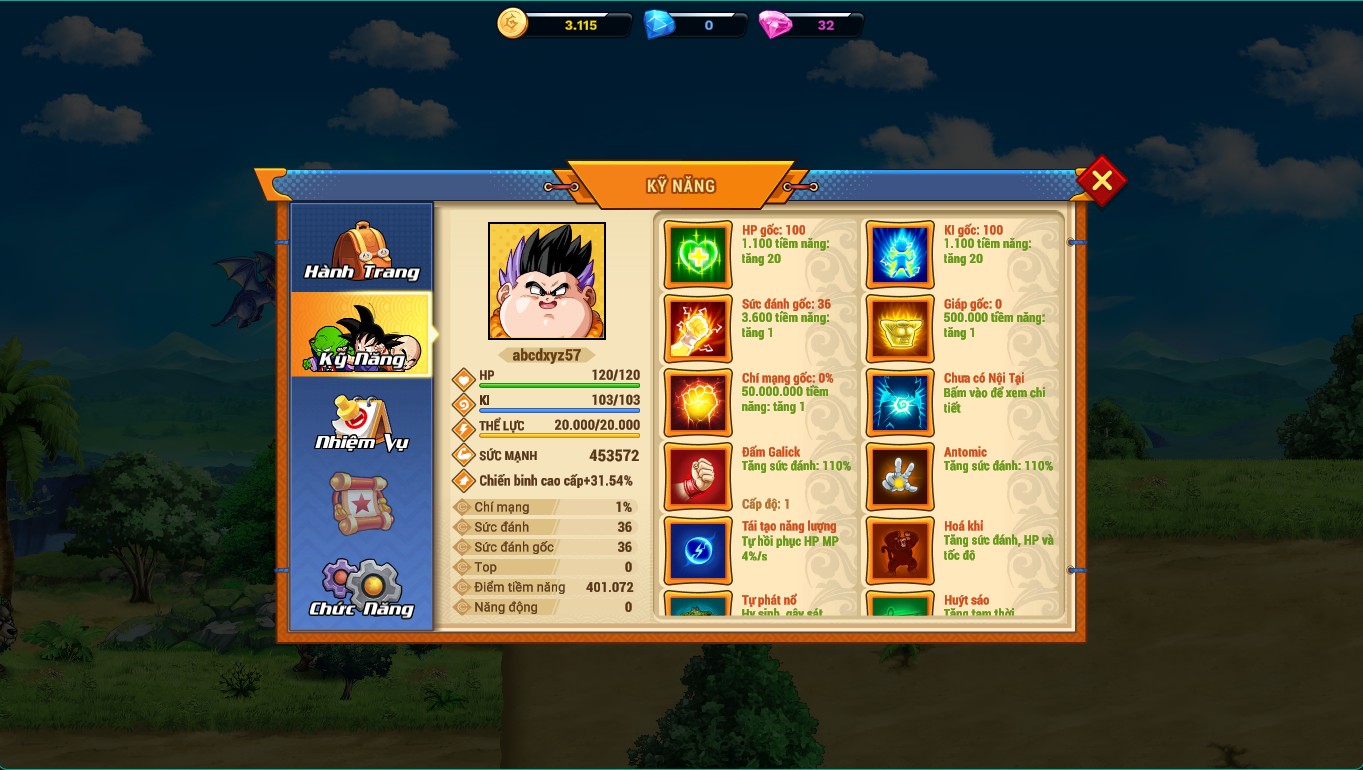The height and width of the screenshot is (770, 1363).
Task: Upgrade HP gốc with the green heart icon
Action: tap(698, 255)
